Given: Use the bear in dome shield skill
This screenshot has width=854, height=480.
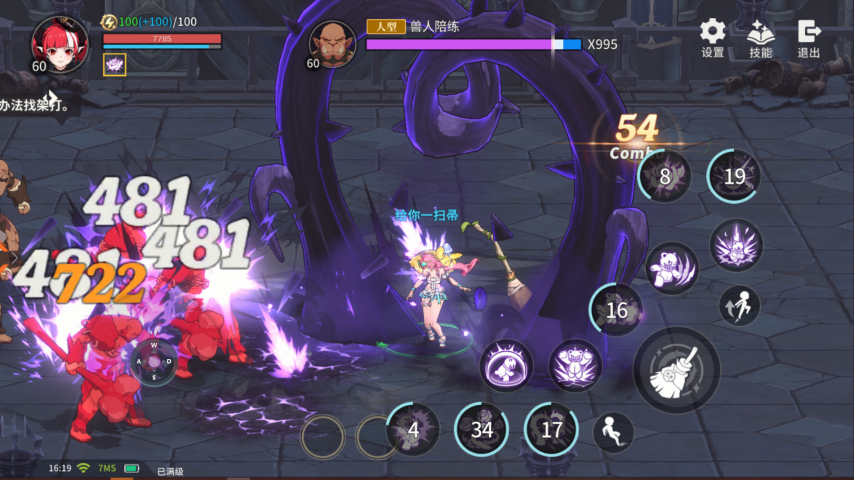Looking at the screenshot, I should pos(506,365).
